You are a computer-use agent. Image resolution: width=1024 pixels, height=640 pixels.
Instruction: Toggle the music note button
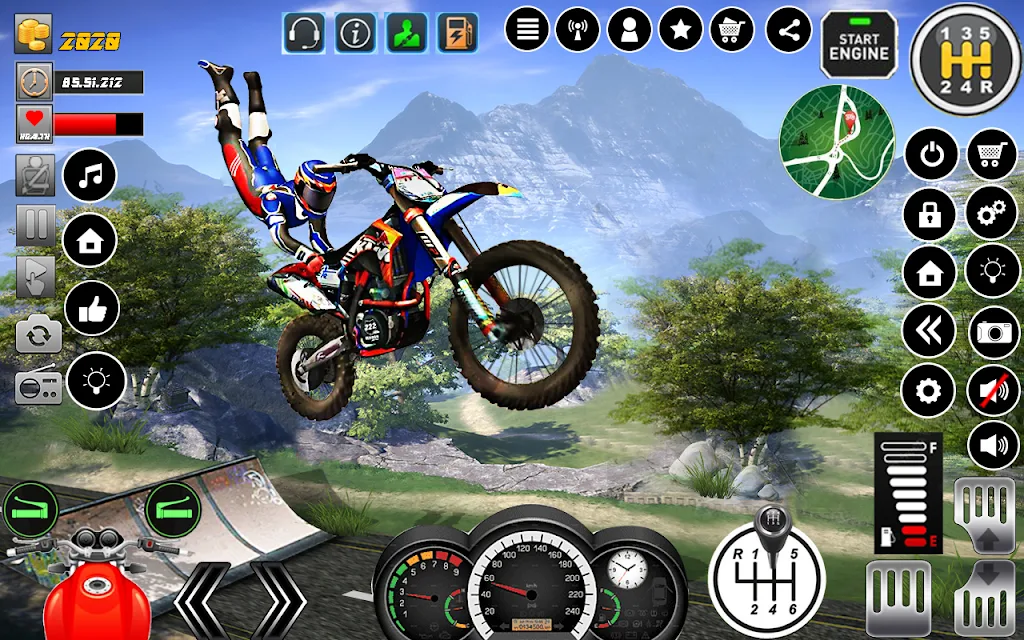point(90,177)
